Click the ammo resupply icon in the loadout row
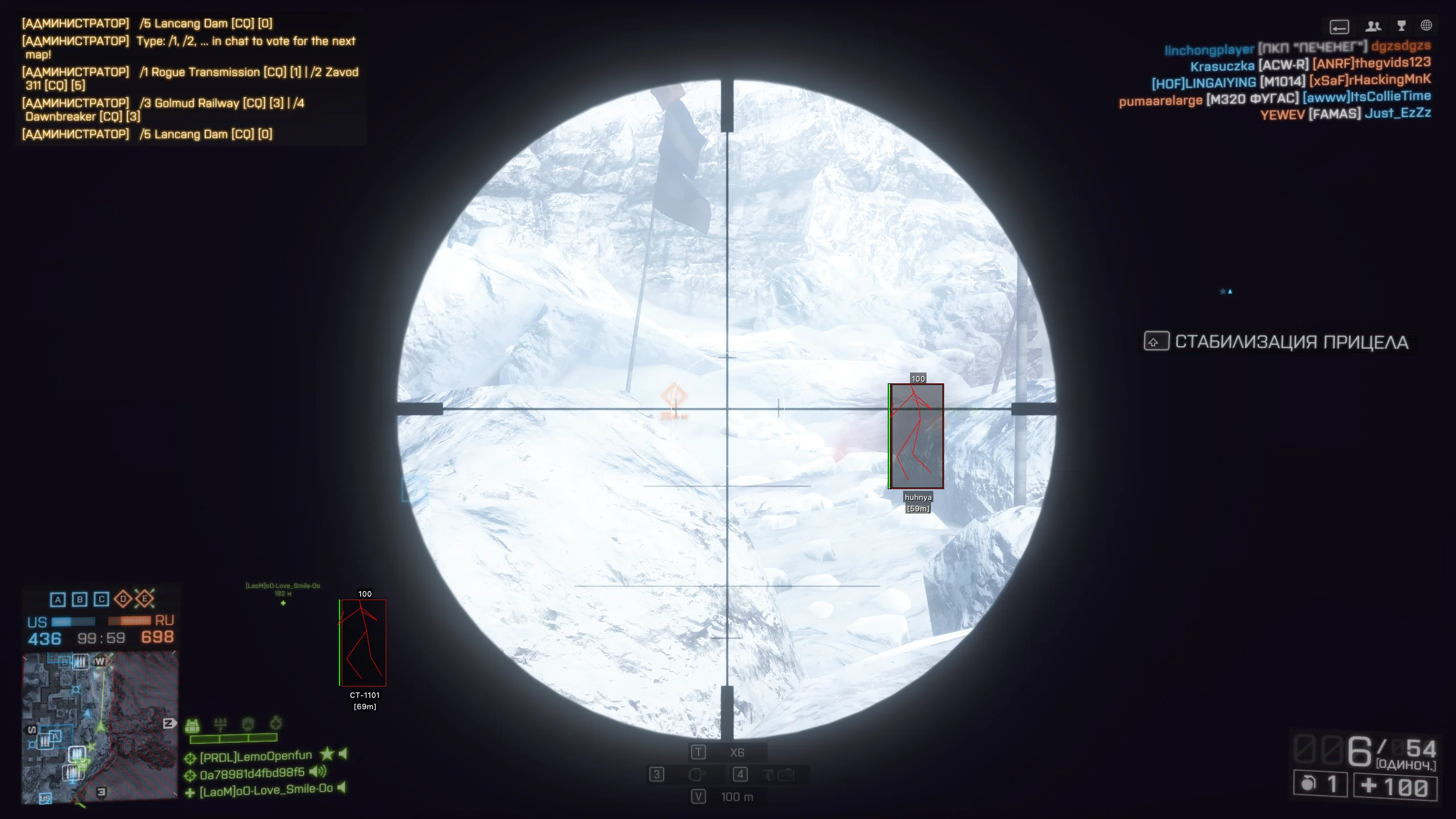The width and height of the screenshot is (1456, 819). click(221, 723)
